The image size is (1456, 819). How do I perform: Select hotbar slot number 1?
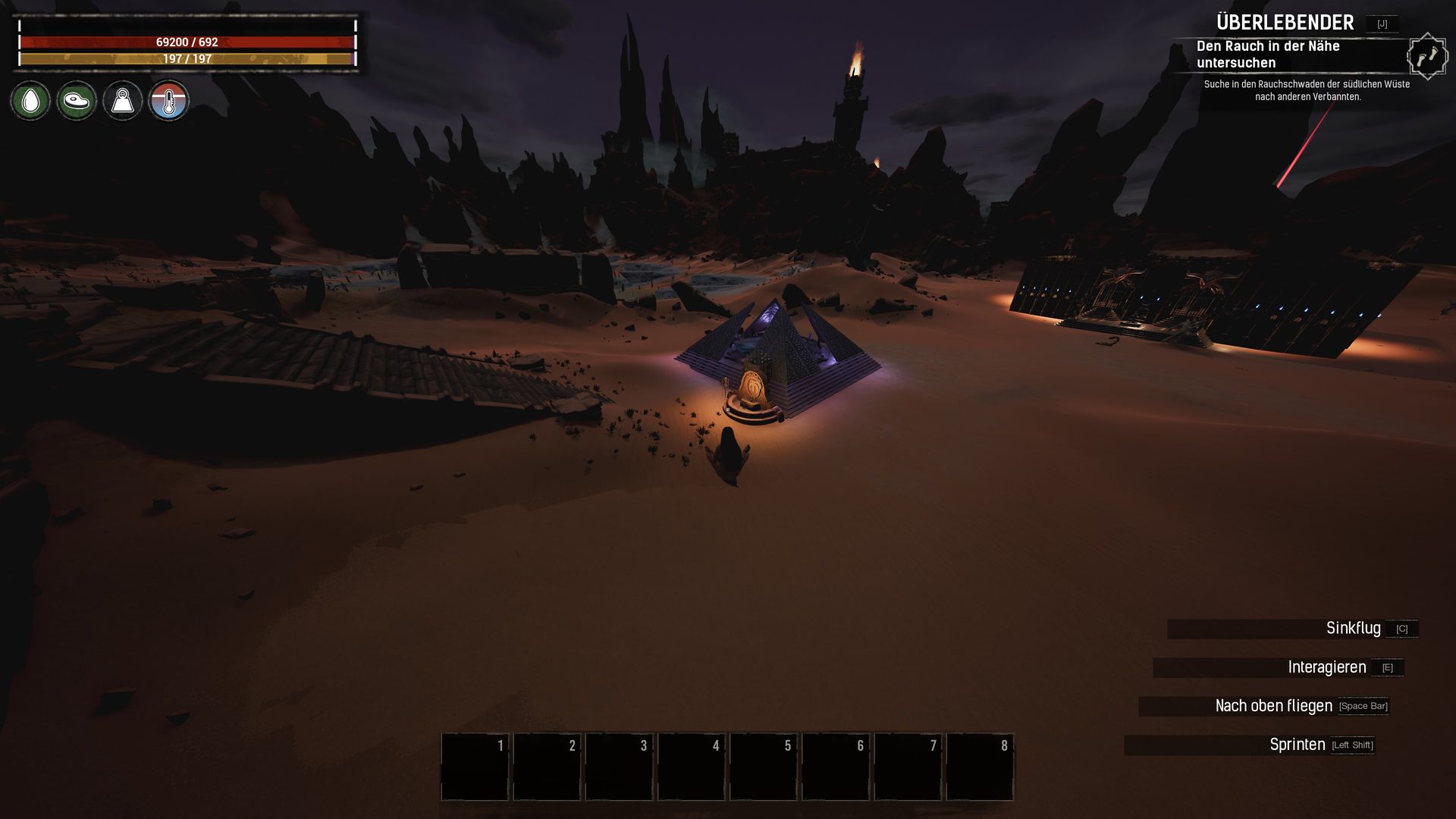[x=475, y=766]
